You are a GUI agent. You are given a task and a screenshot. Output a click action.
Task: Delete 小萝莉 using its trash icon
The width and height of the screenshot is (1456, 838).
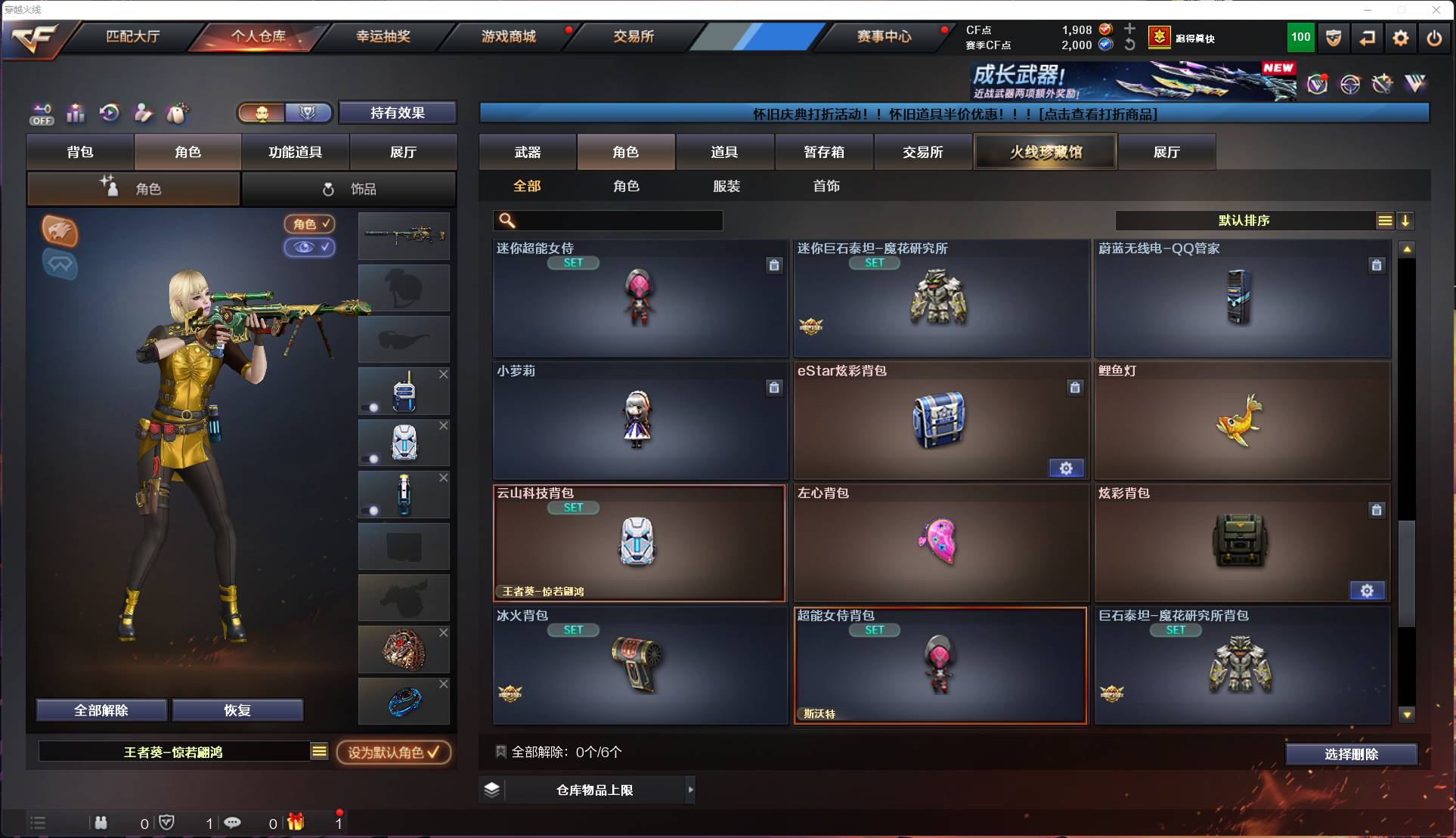click(774, 388)
